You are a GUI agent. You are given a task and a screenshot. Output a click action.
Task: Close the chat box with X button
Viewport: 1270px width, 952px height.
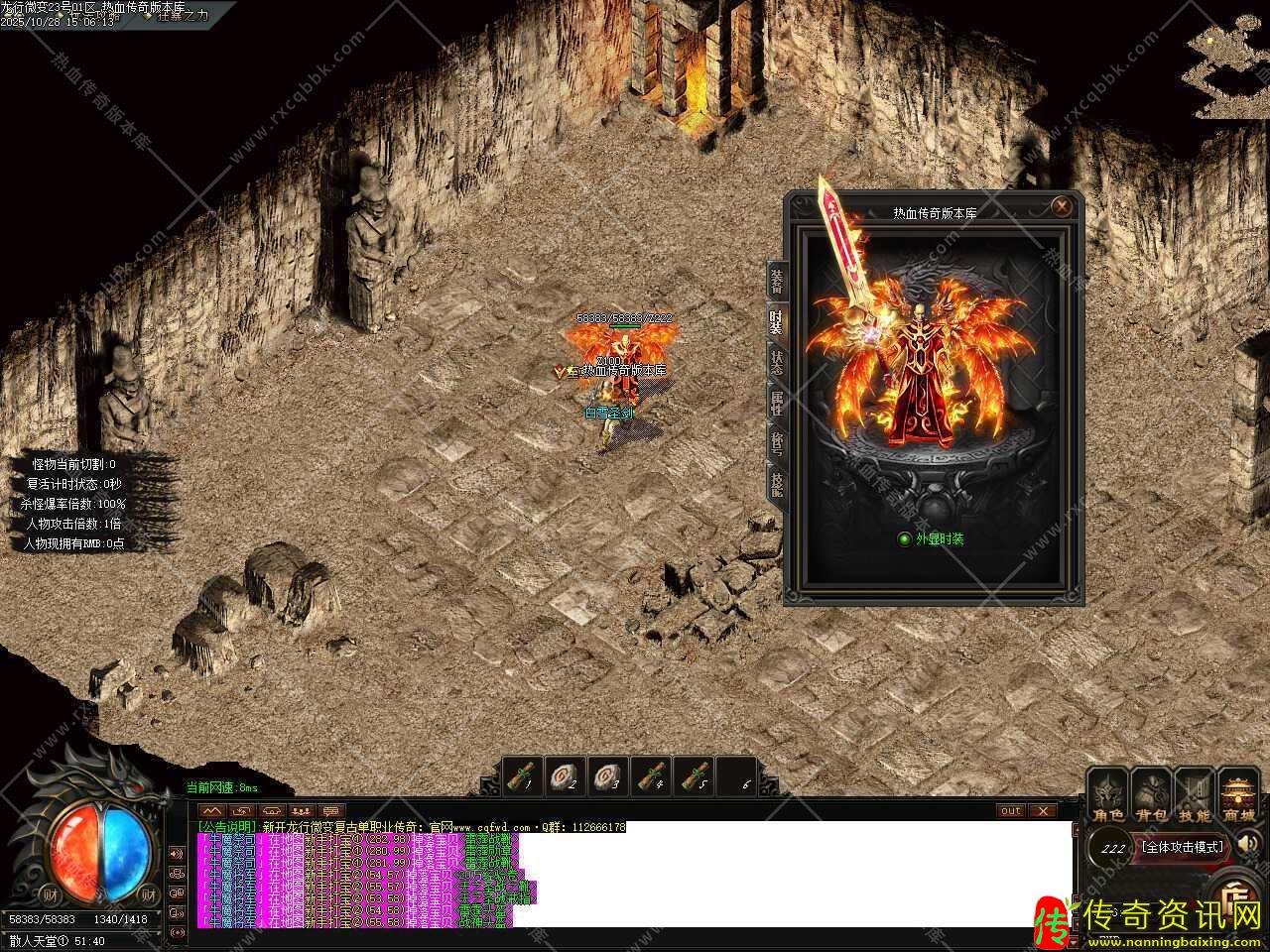click(x=1041, y=810)
